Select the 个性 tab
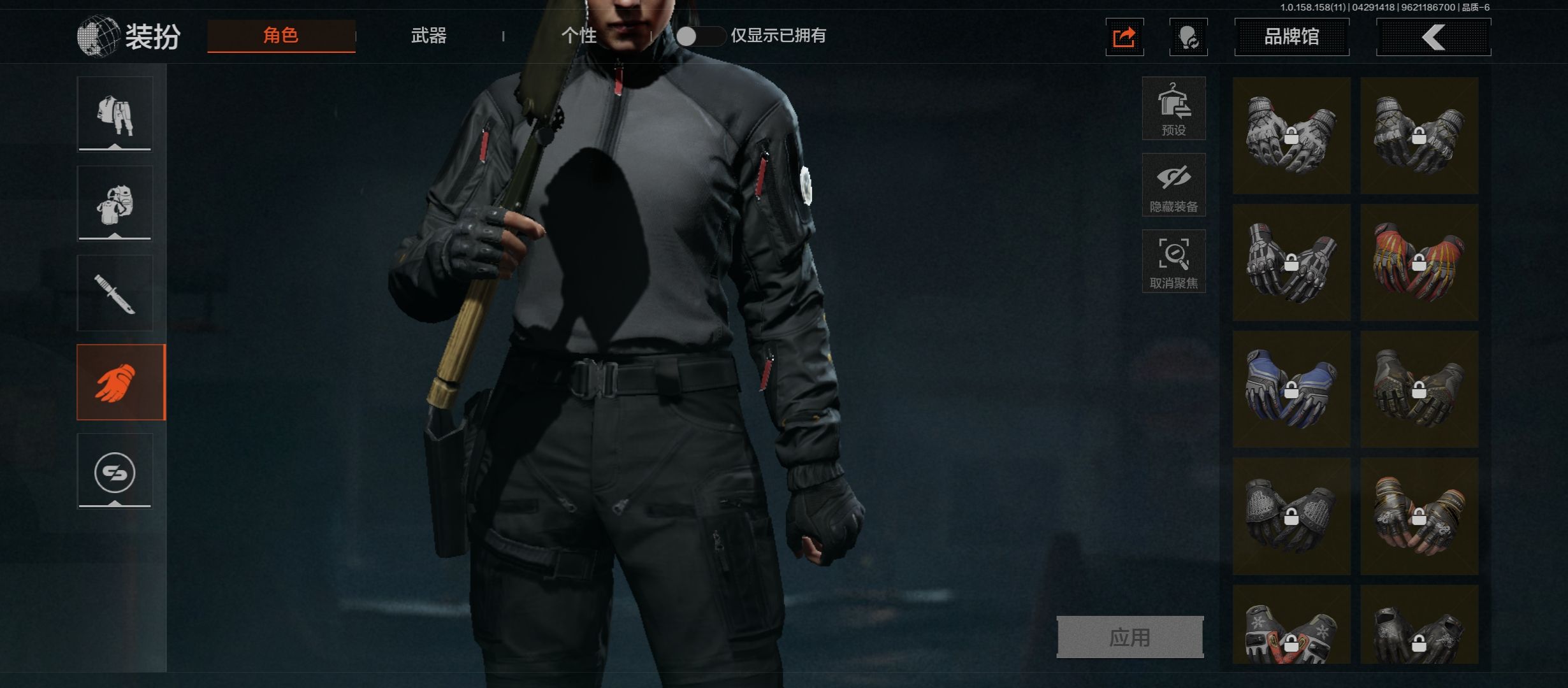Image resolution: width=1568 pixels, height=688 pixels. [579, 36]
